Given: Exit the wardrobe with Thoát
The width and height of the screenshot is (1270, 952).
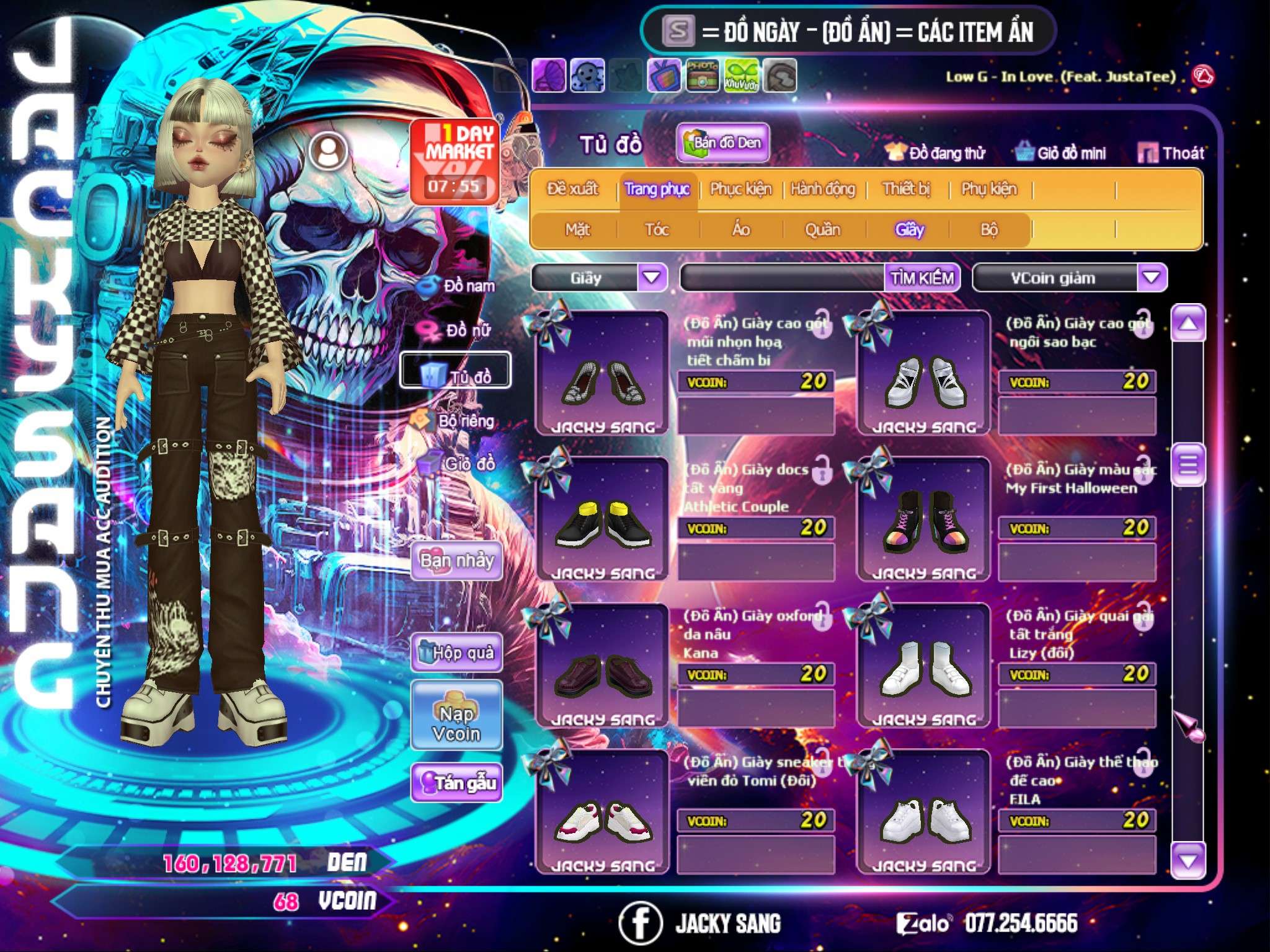Looking at the screenshot, I should pyautogui.click(x=1171, y=153).
